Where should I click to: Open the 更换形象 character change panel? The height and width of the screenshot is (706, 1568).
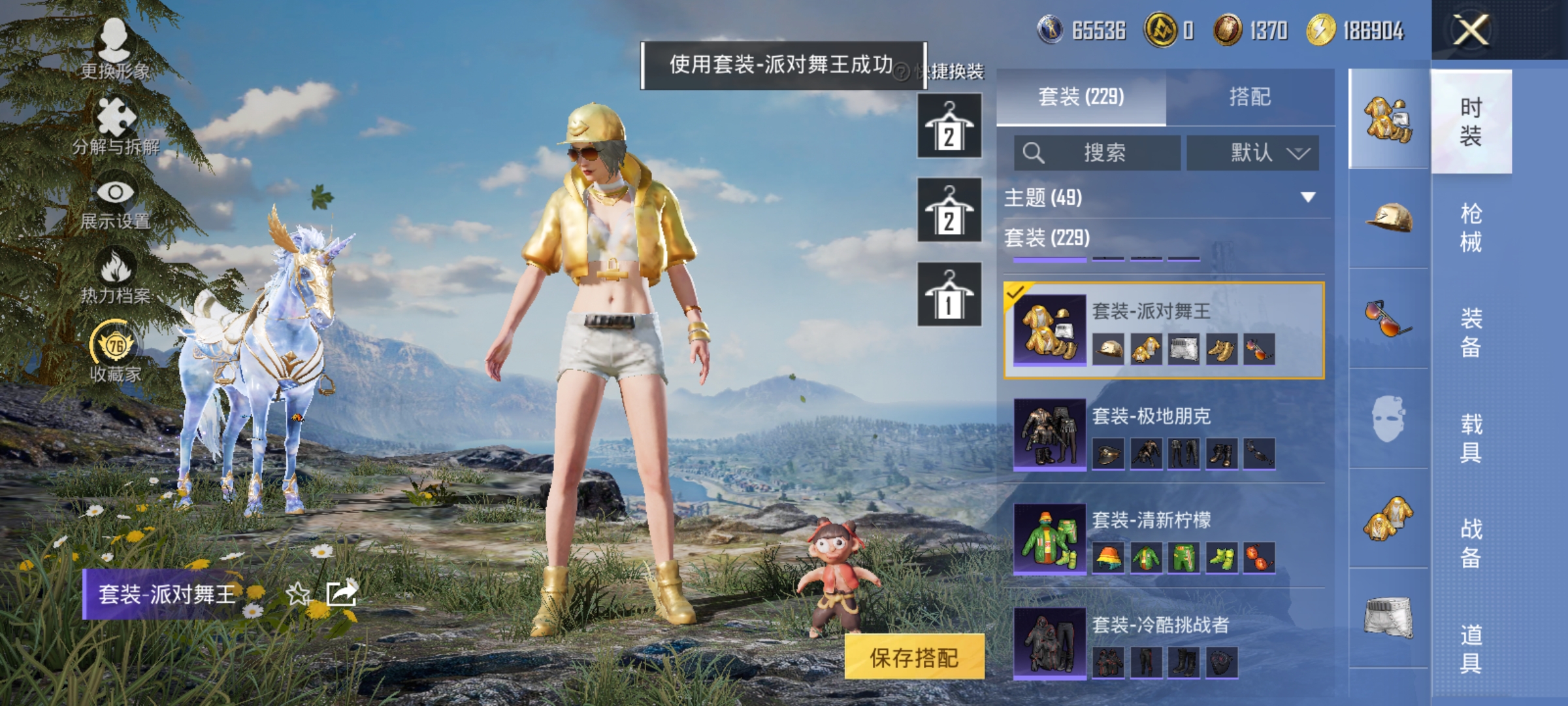[x=116, y=49]
